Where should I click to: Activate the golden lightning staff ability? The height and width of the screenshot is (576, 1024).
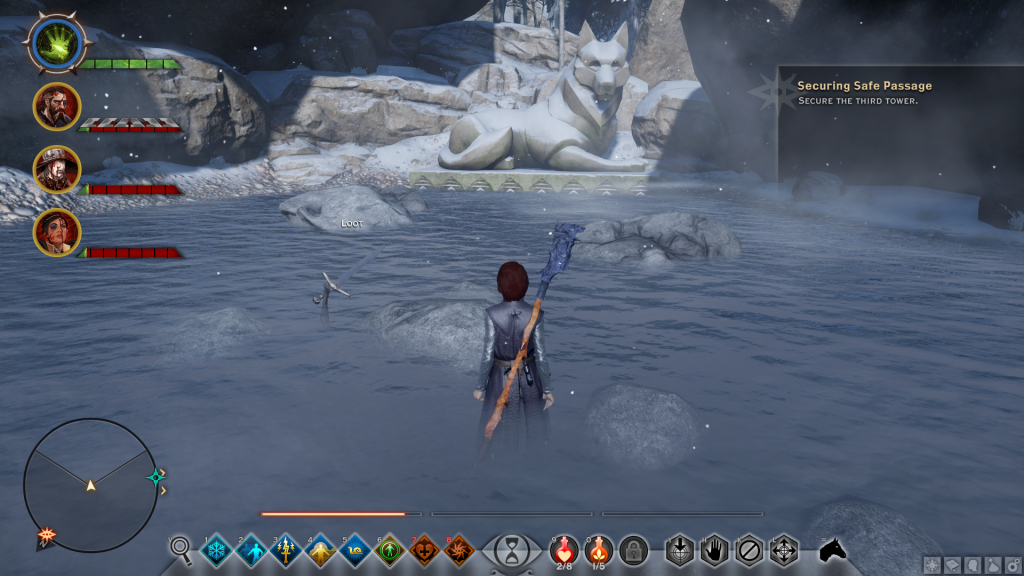click(285, 550)
